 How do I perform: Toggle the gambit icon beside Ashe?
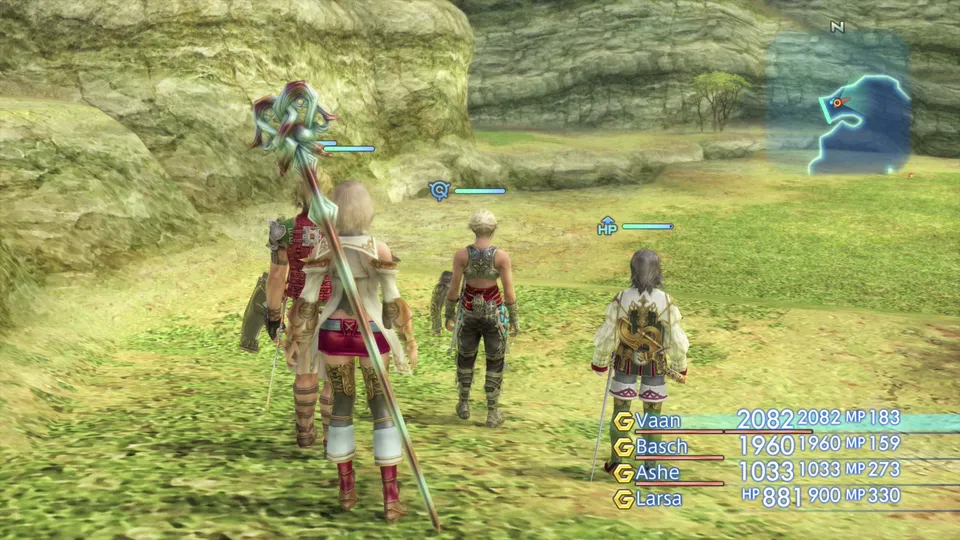click(624, 473)
